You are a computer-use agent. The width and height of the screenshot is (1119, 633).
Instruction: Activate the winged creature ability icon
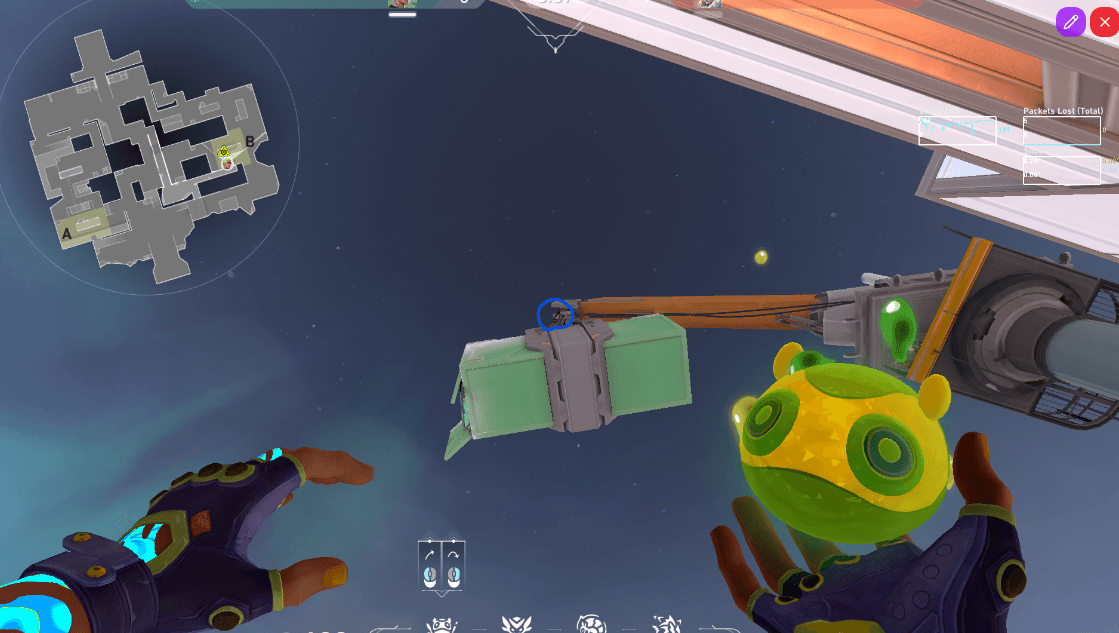517,625
